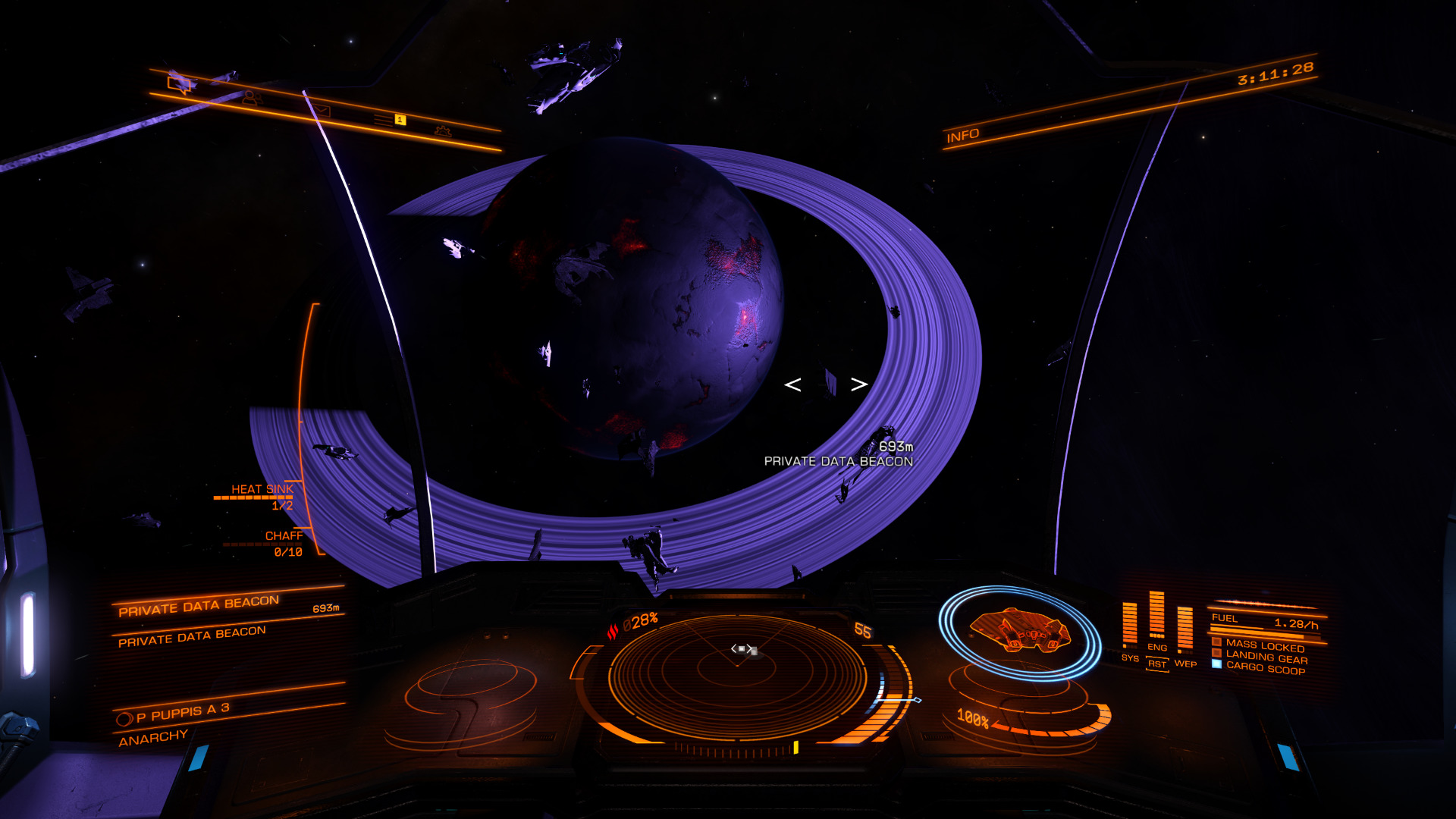Select the Heat Sink fire group entry
Screen dimensions: 1456x819
(x=262, y=490)
